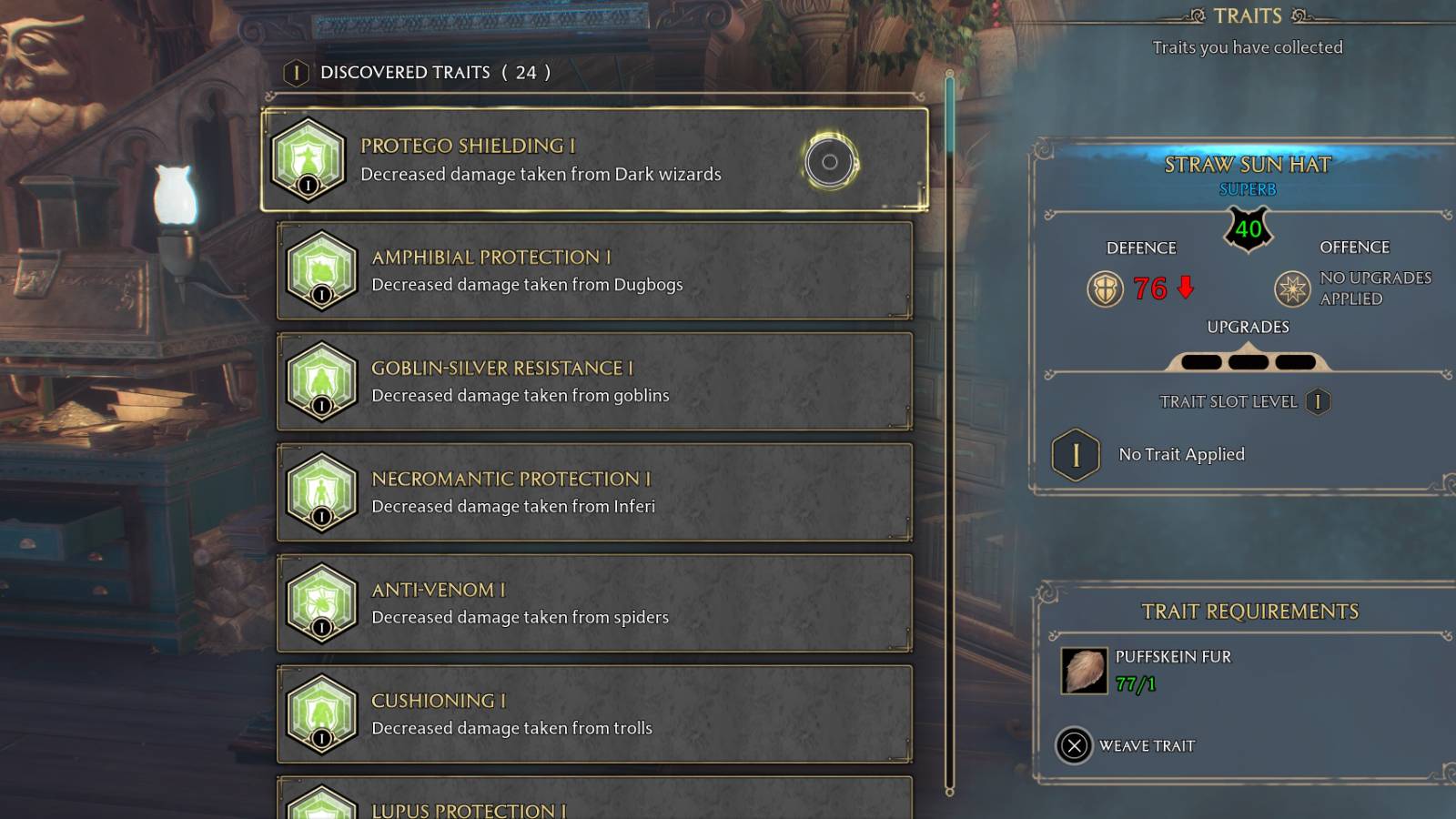Switch to the Traits tab heading
The image size is (1456, 819).
point(1249,15)
